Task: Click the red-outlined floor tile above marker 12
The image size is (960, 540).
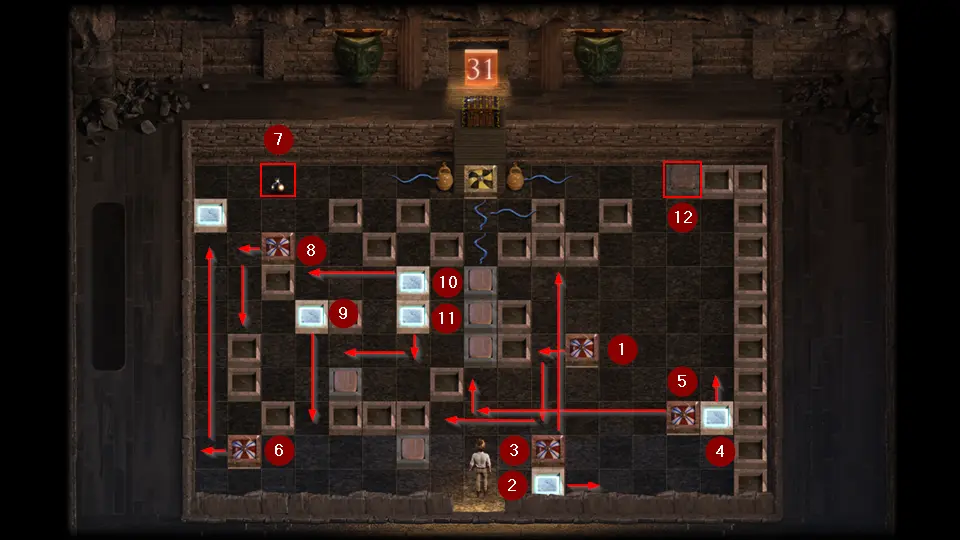Action: tap(683, 180)
